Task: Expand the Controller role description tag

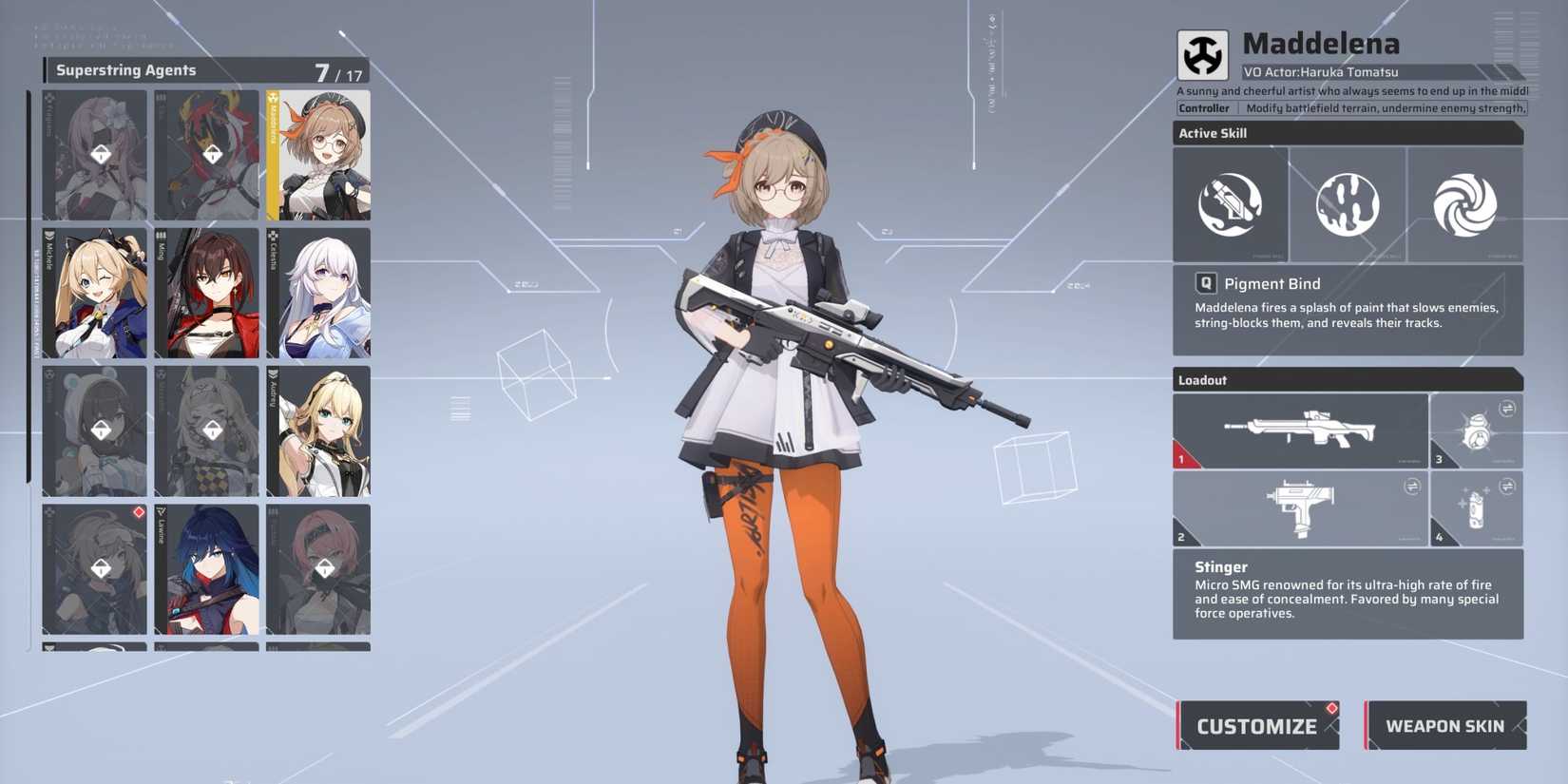Action: click(x=1204, y=107)
